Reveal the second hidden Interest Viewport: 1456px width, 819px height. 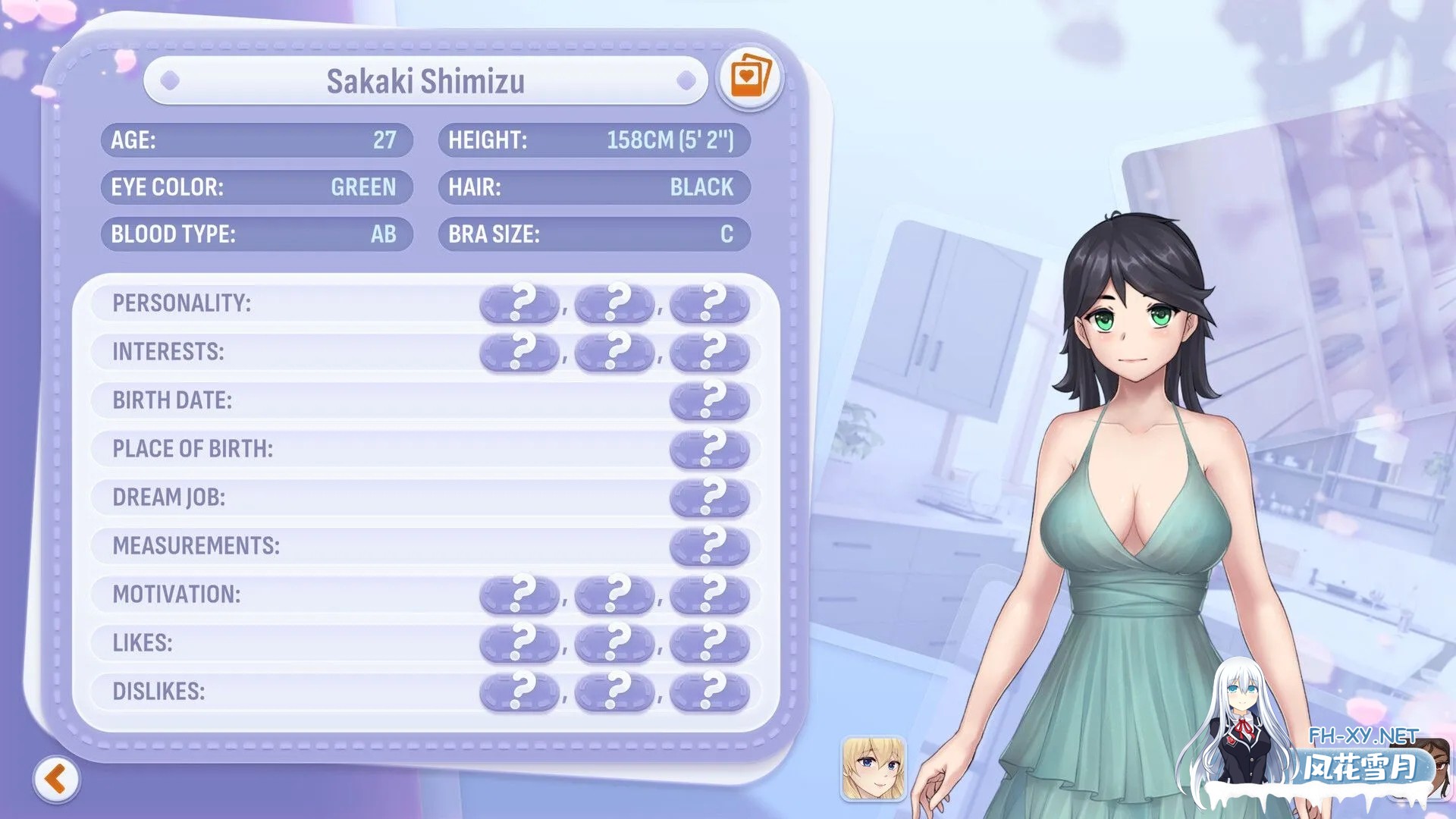pyautogui.click(x=615, y=352)
